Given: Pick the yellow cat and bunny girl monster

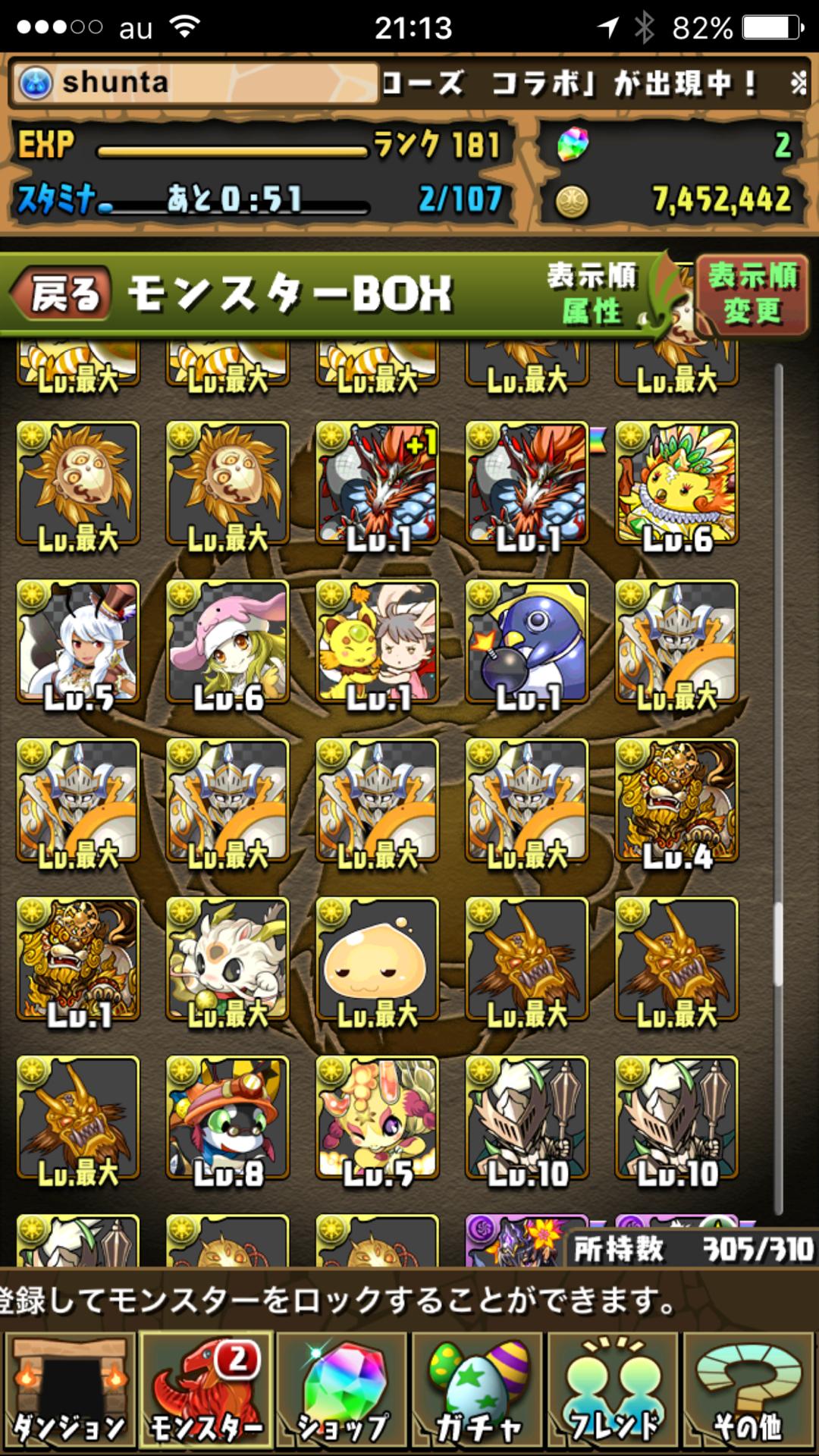Looking at the screenshot, I should [x=378, y=642].
